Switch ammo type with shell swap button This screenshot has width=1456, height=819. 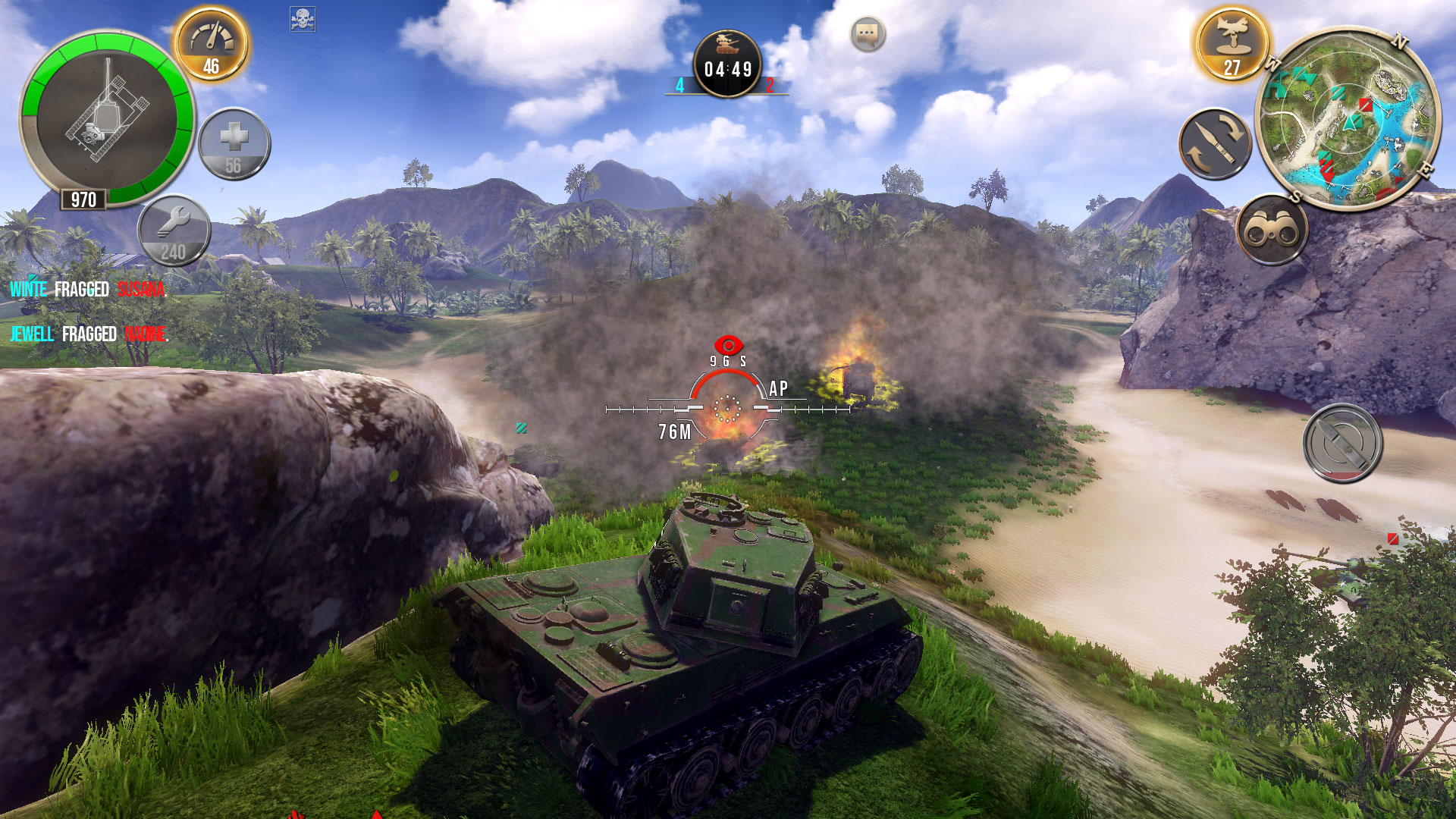(x=1215, y=144)
